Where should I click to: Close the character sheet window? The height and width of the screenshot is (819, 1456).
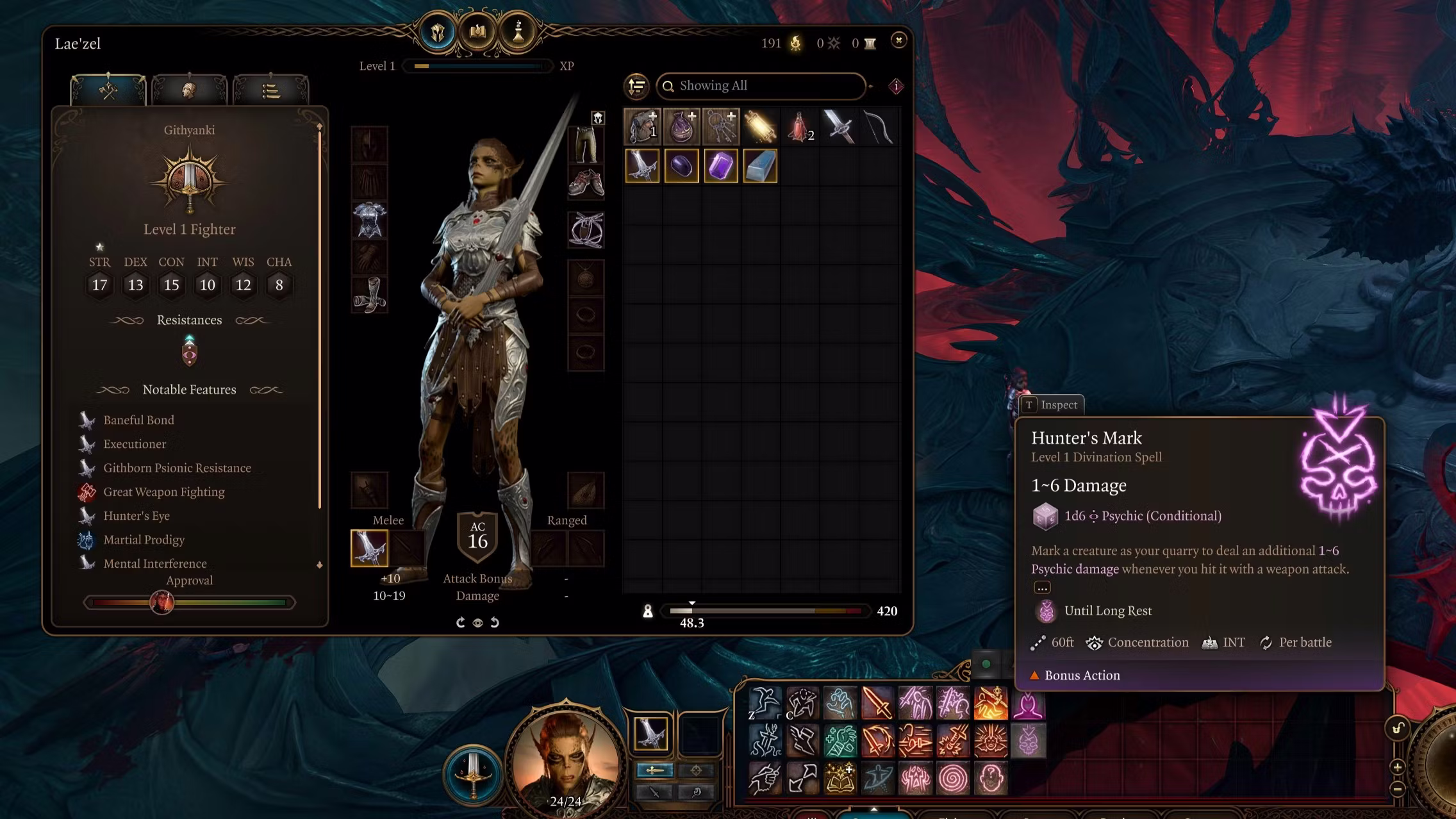(898, 40)
